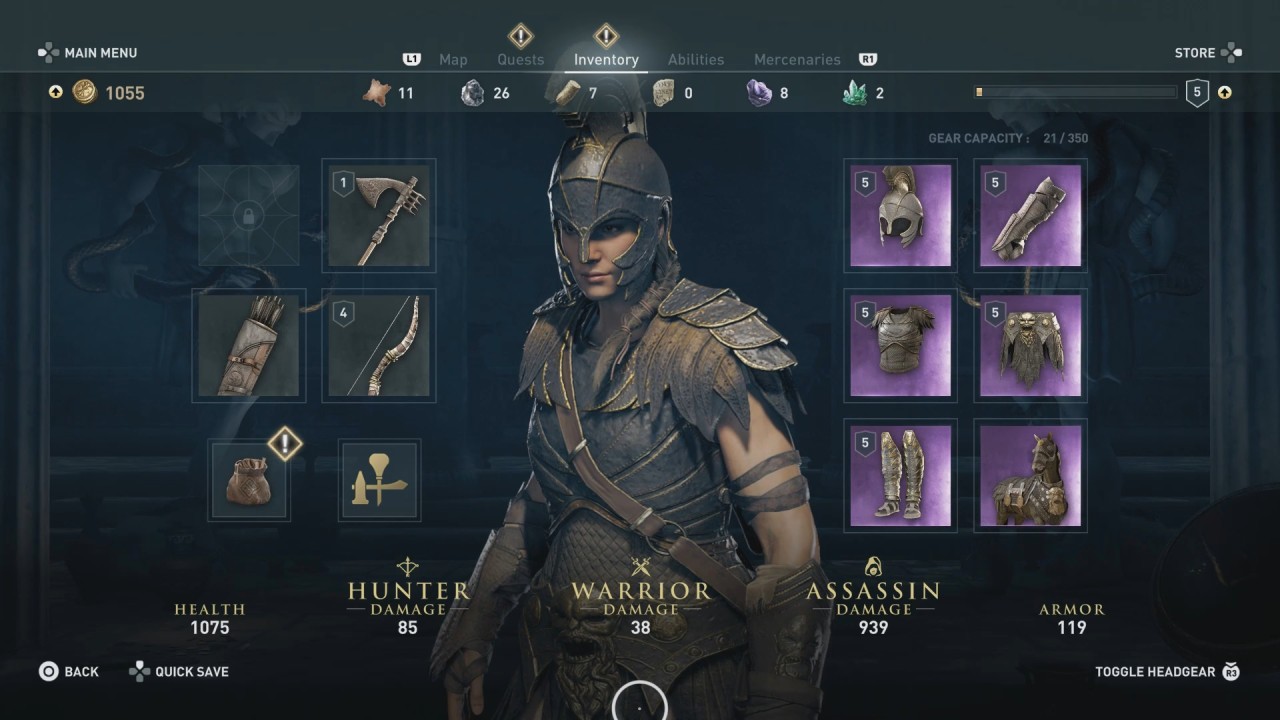The width and height of the screenshot is (1280, 720).
Task: Click the Back button
Action: coord(70,672)
